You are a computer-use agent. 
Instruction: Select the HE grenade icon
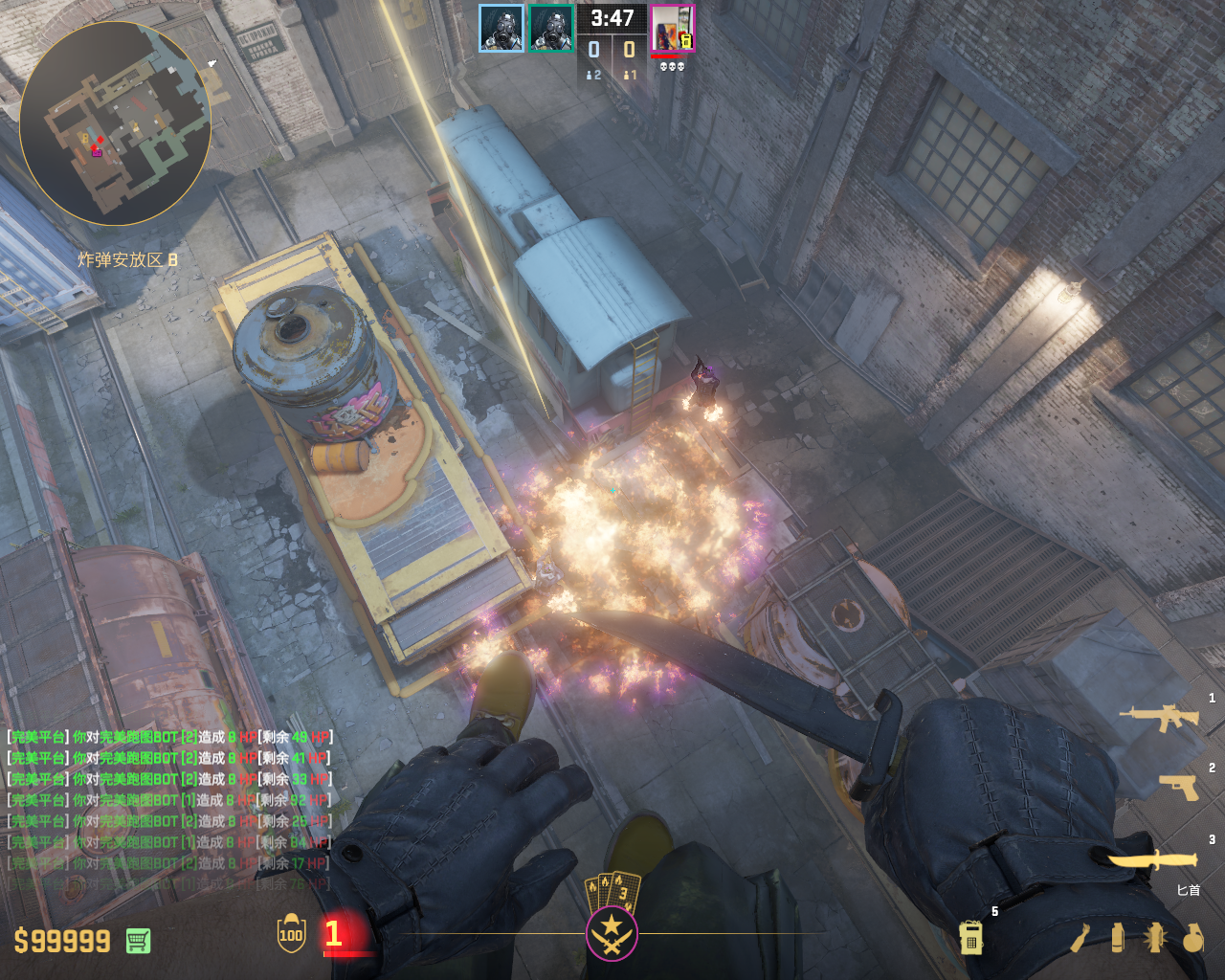pyautogui.click(x=1192, y=938)
